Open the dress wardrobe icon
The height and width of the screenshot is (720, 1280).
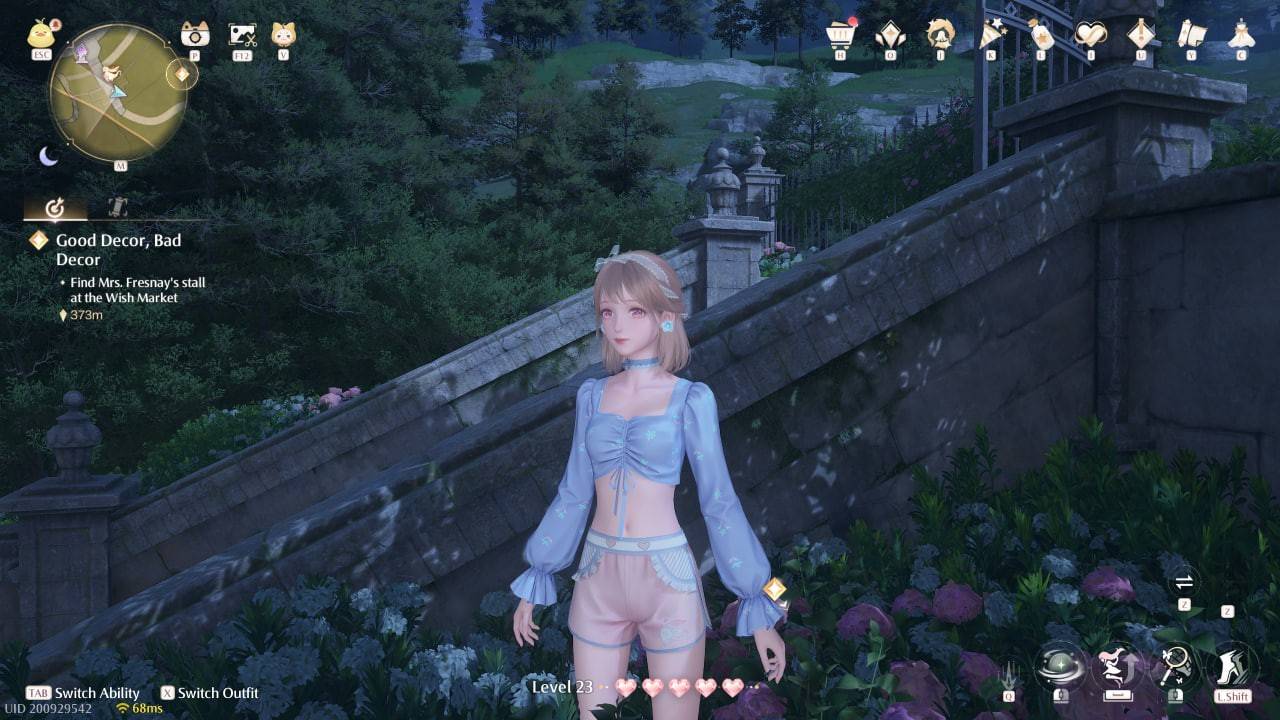pos(1241,35)
